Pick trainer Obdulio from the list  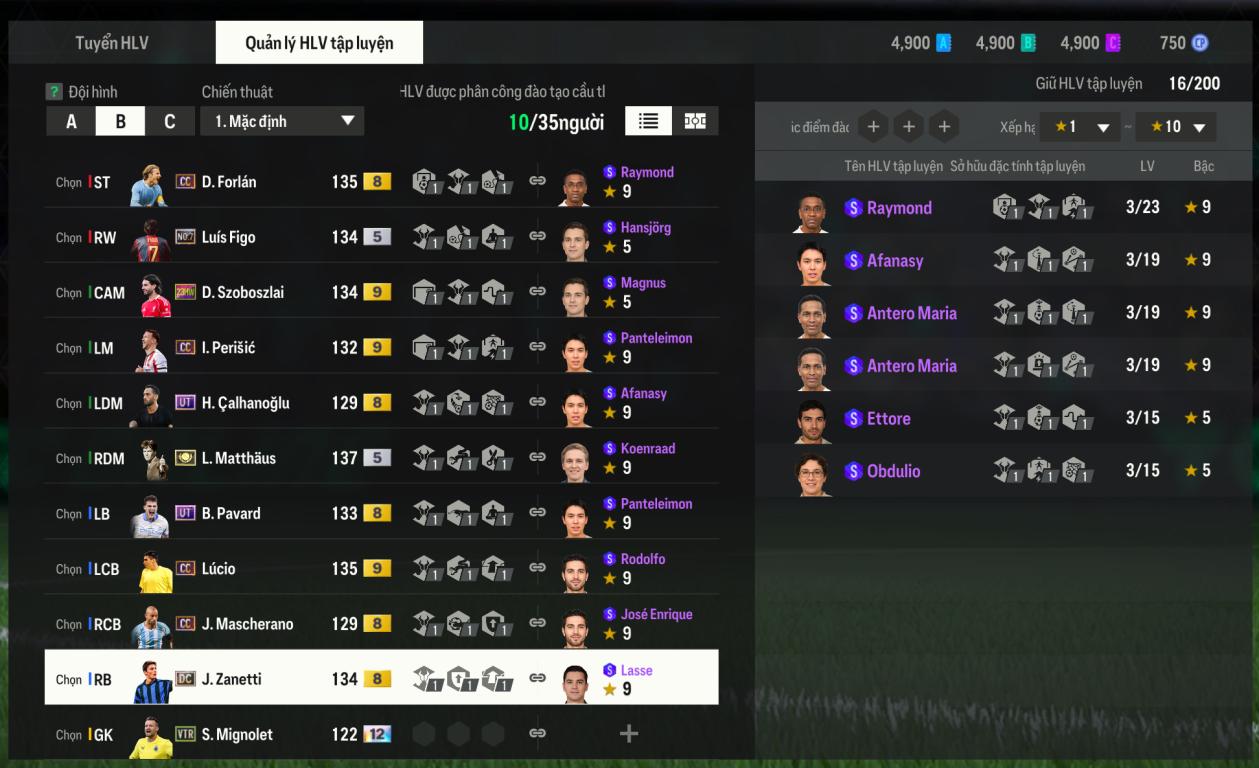click(x=893, y=471)
